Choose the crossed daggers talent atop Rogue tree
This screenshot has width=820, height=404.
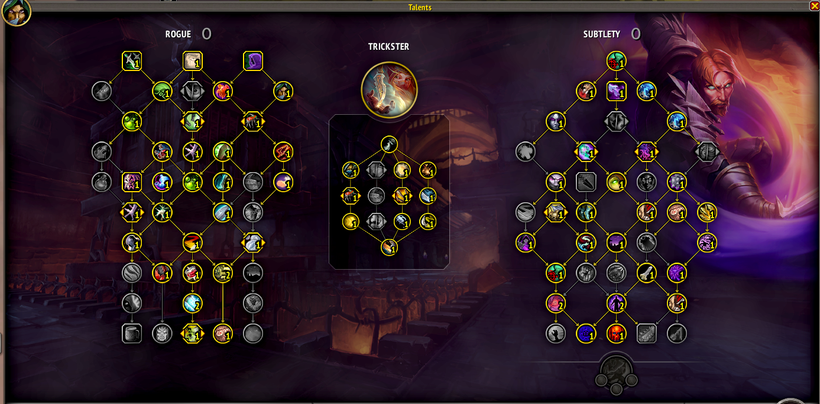click(131, 62)
